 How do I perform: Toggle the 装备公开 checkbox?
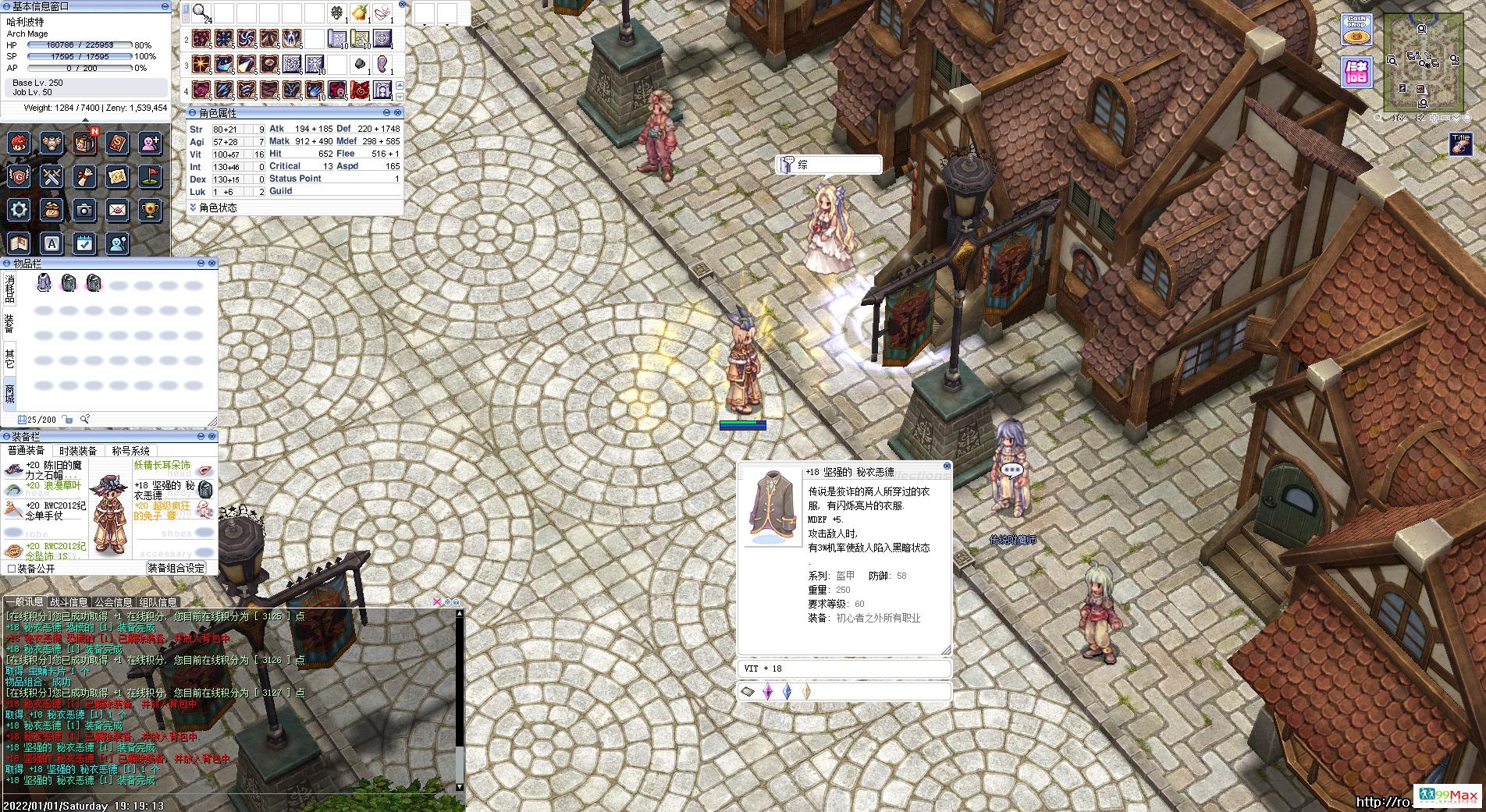(x=12, y=569)
